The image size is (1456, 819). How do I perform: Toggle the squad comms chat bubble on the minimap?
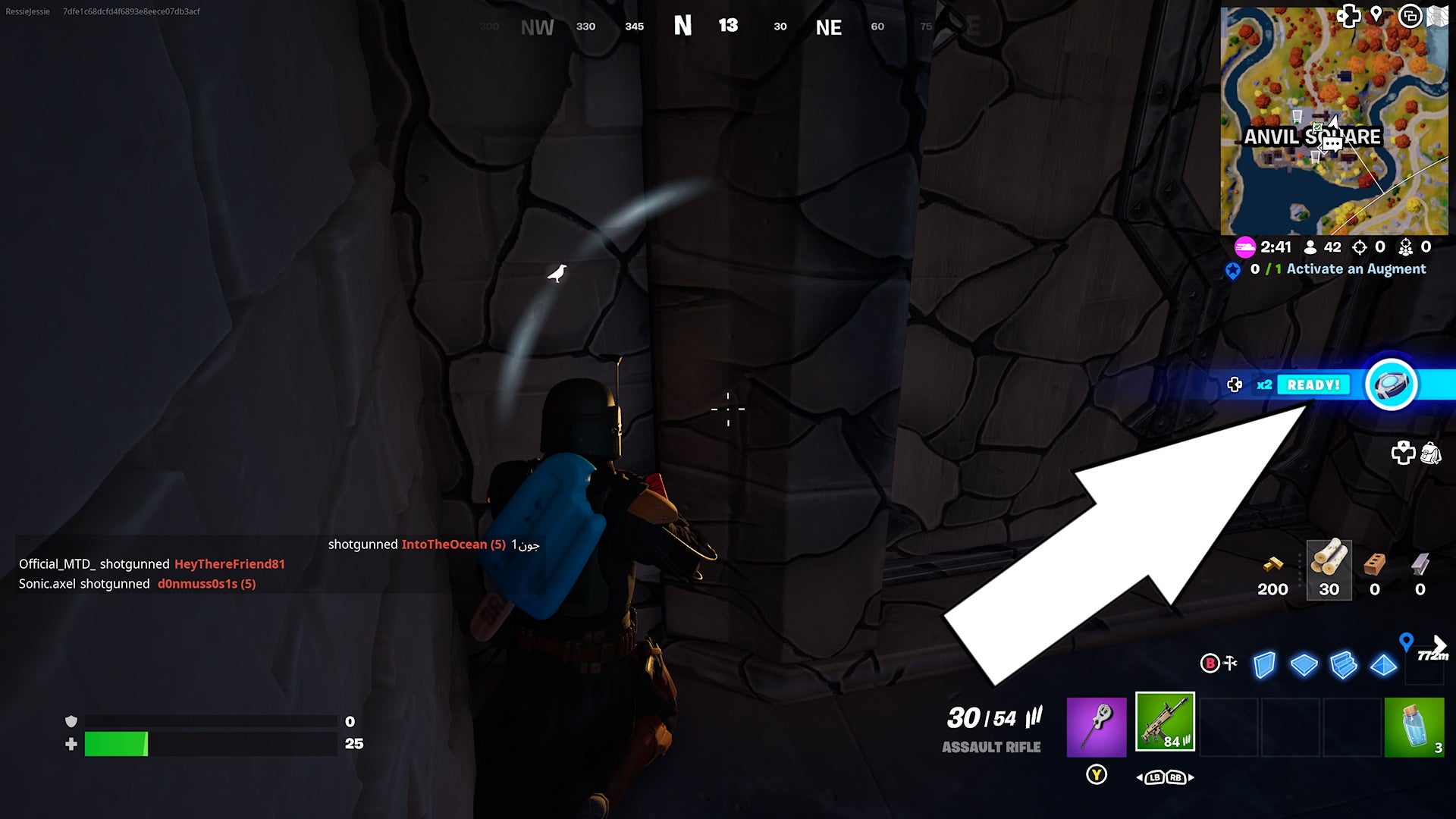coord(1333,144)
